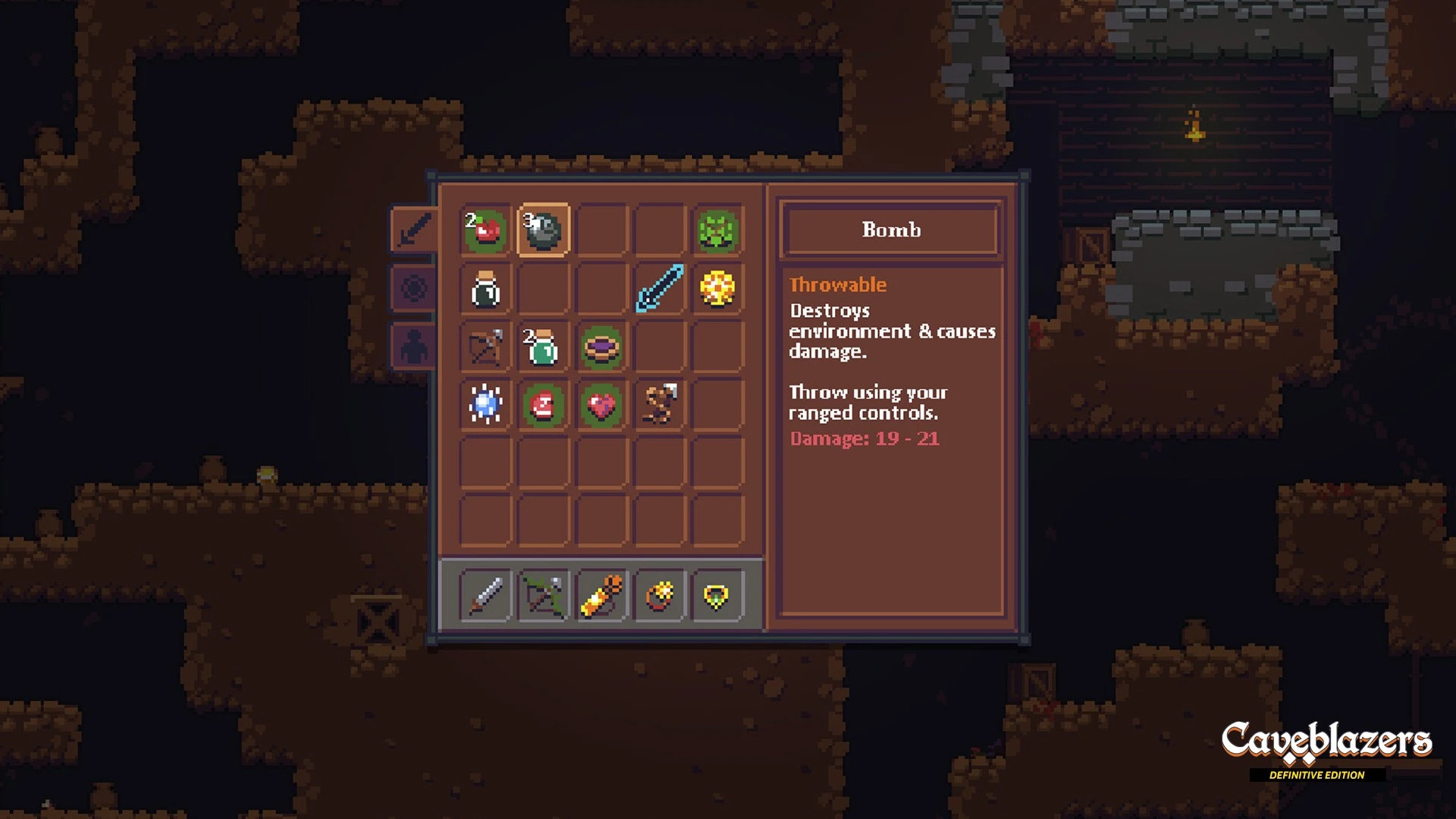Switch to the character silhouette tab
This screenshot has width=1456, height=819.
tap(413, 347)
